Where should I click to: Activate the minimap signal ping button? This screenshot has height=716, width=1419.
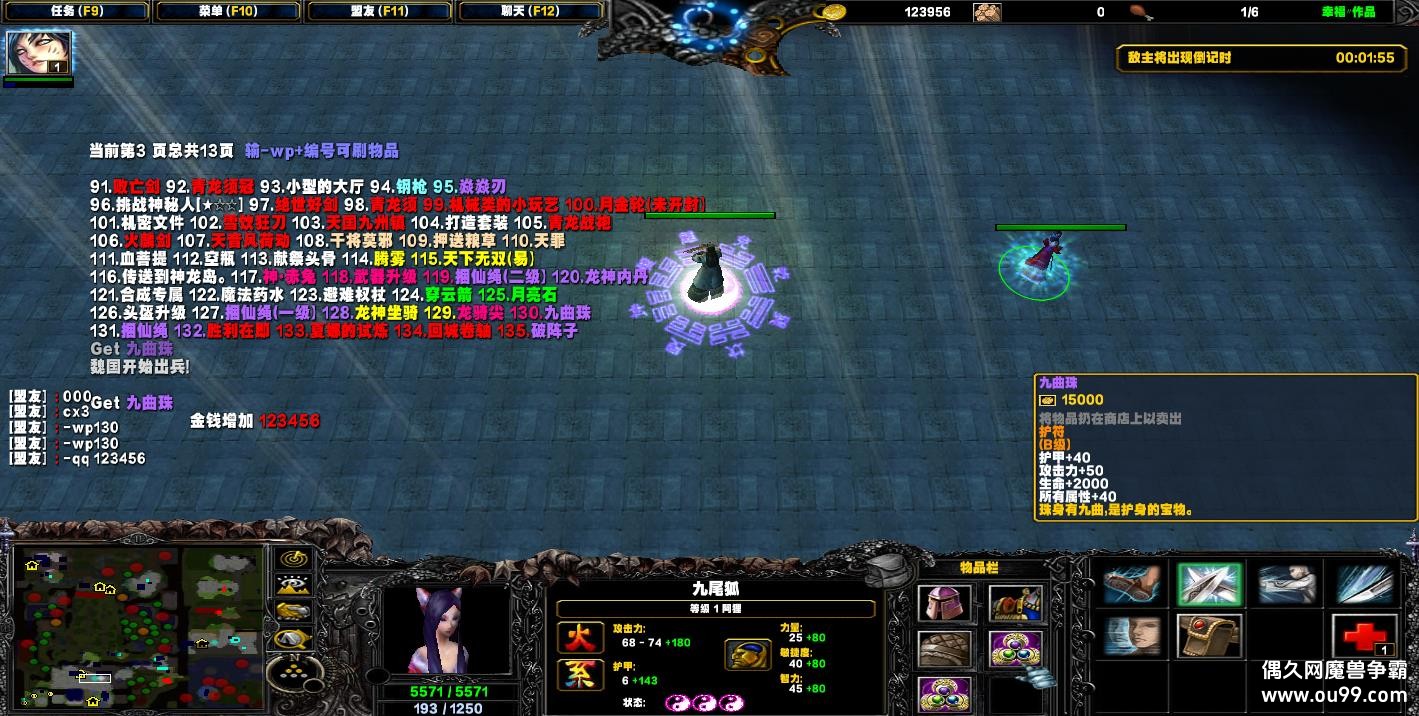pyautogui.click(x=293, y=558)
